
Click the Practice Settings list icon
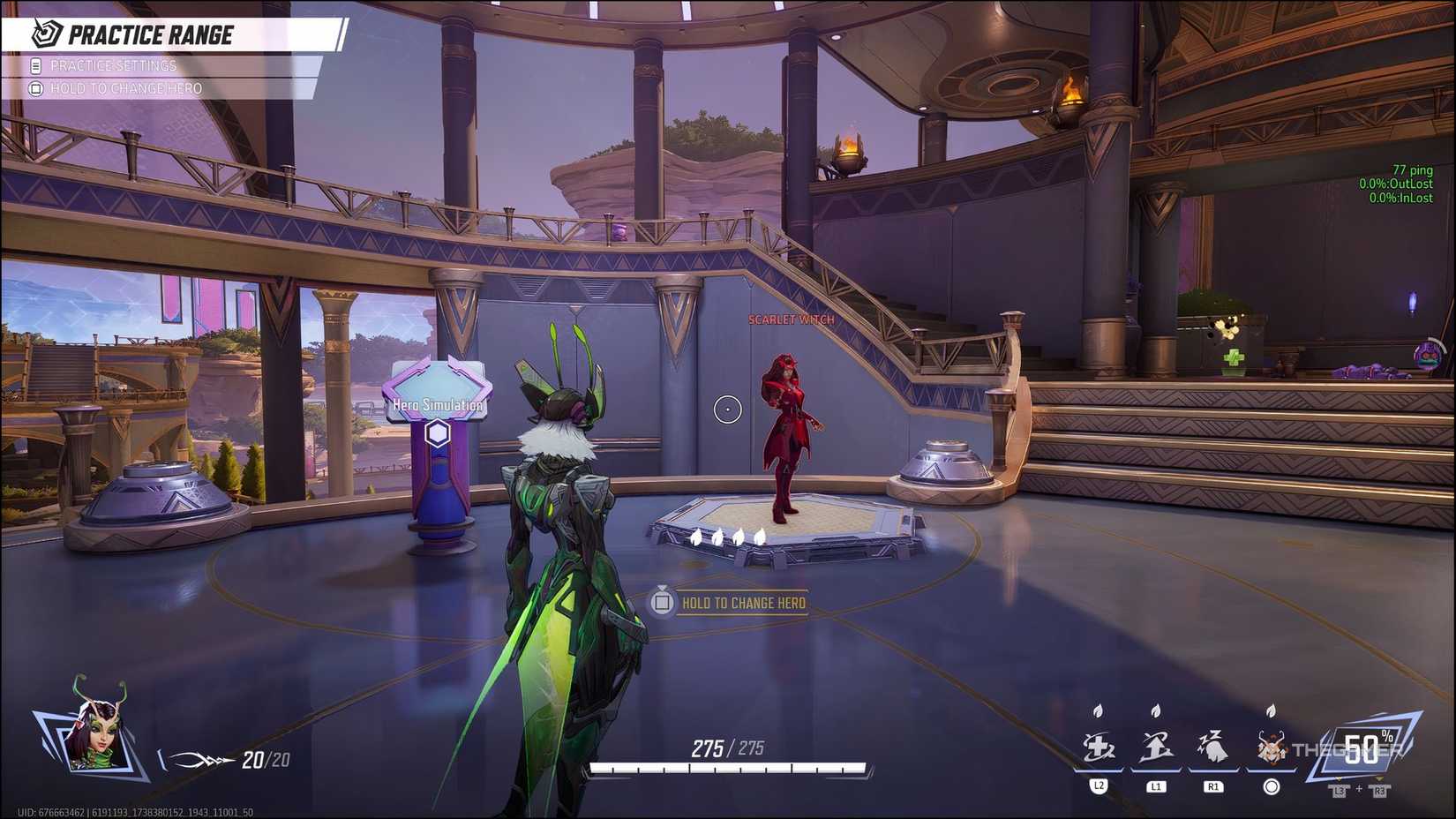[x=34, y=64]
